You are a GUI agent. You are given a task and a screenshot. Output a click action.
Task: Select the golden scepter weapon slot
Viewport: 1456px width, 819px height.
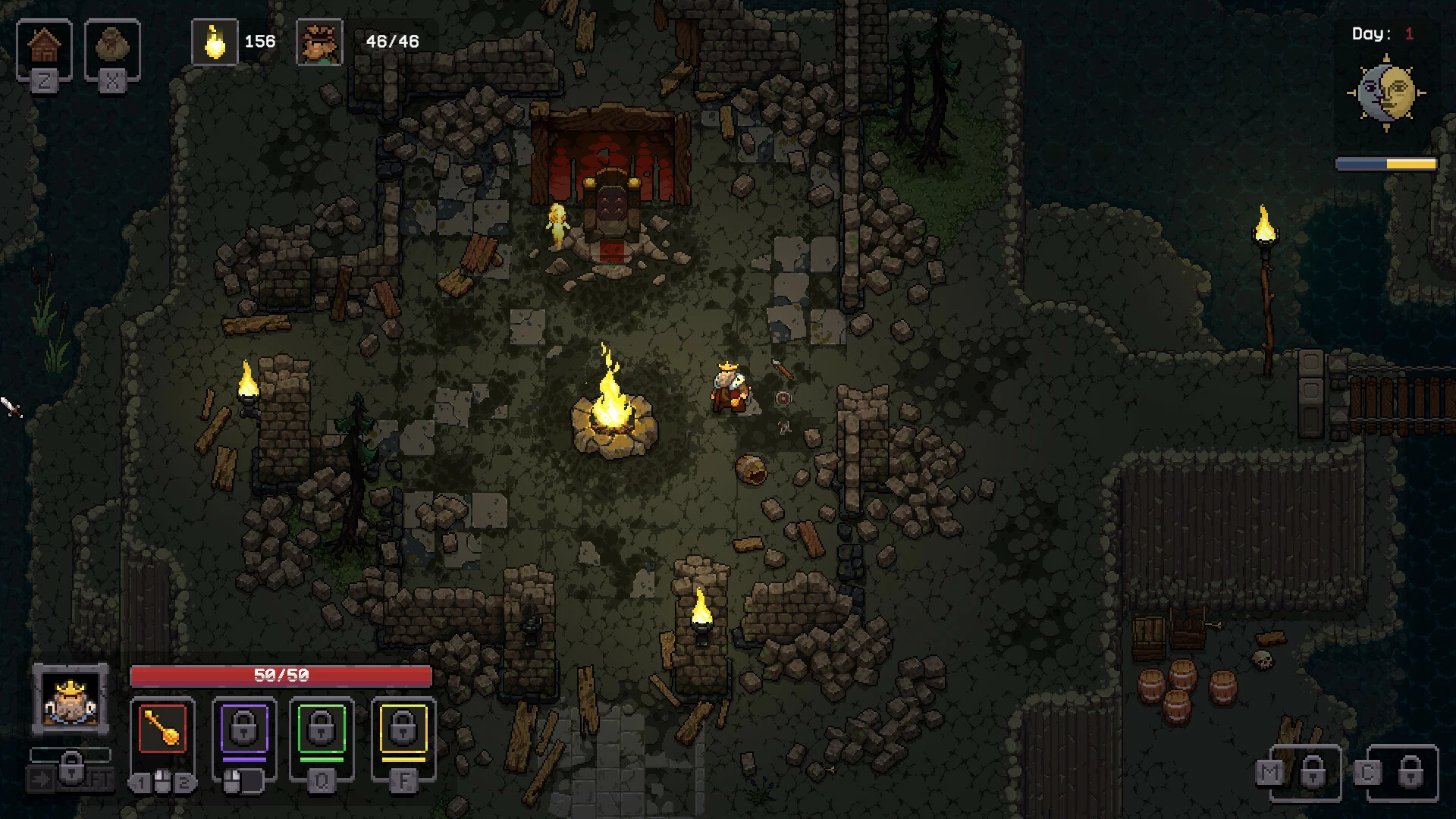click(162, 730)
